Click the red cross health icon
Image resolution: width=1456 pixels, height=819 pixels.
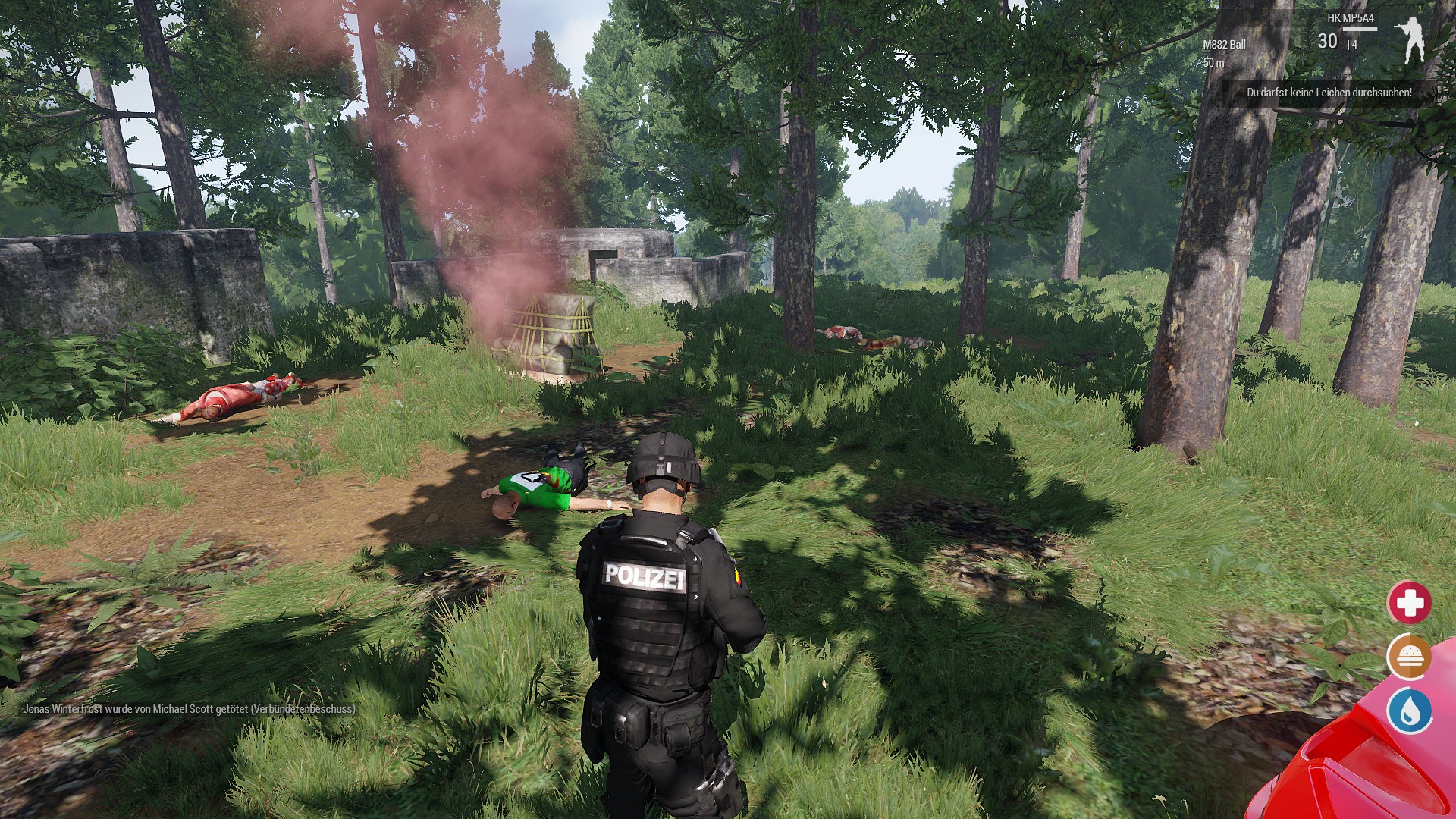tap(1409, 603)
